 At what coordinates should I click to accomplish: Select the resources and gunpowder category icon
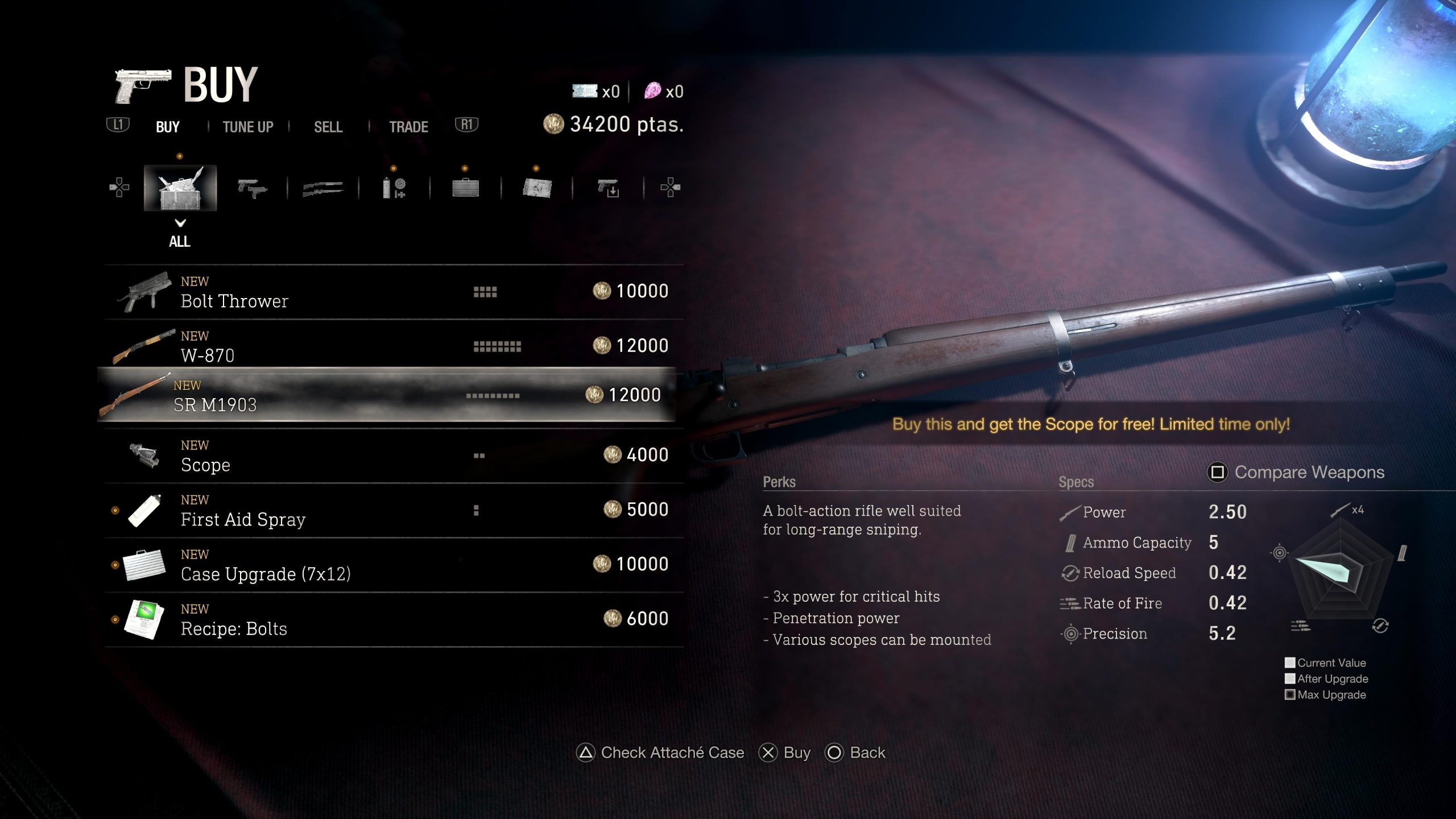coord(394,188)
